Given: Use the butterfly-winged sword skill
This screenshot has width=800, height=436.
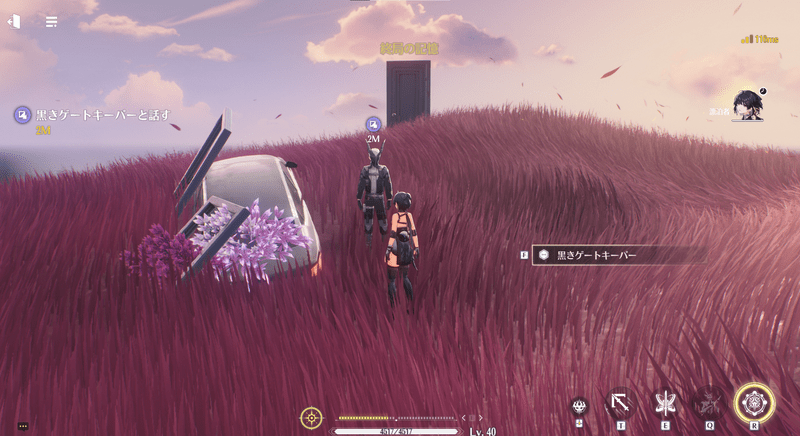Looking at the screenshot, I should coord(663,404).
